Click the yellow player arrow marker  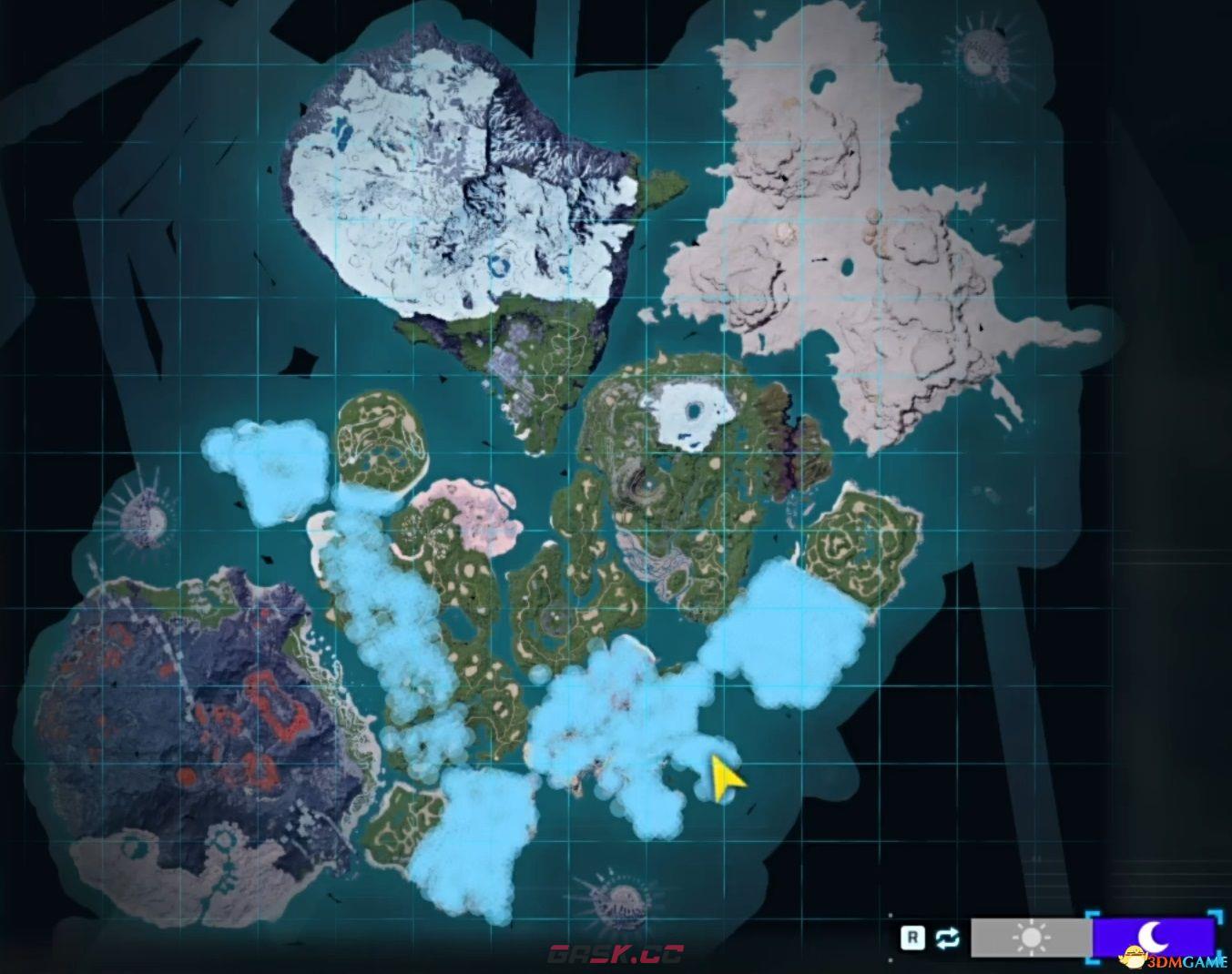(x=727, y=778)
